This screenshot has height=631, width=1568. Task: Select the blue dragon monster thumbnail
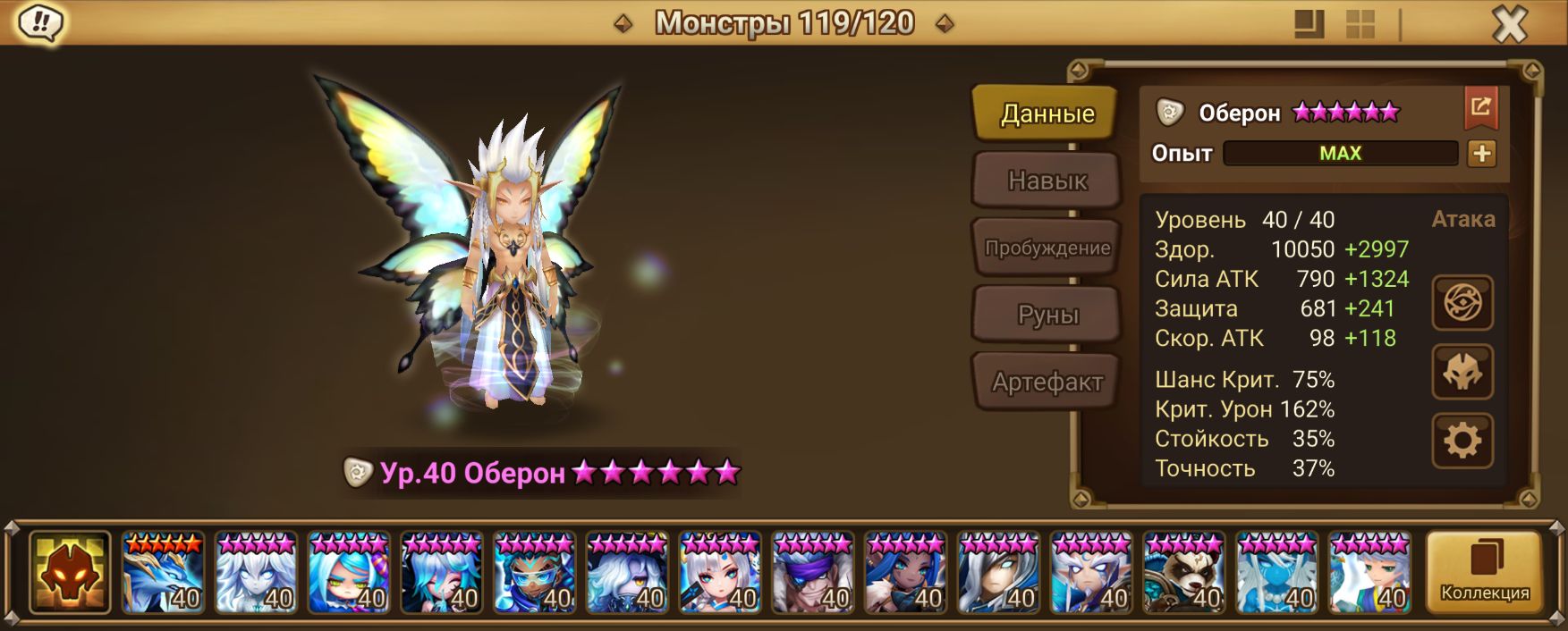point(163,573)
